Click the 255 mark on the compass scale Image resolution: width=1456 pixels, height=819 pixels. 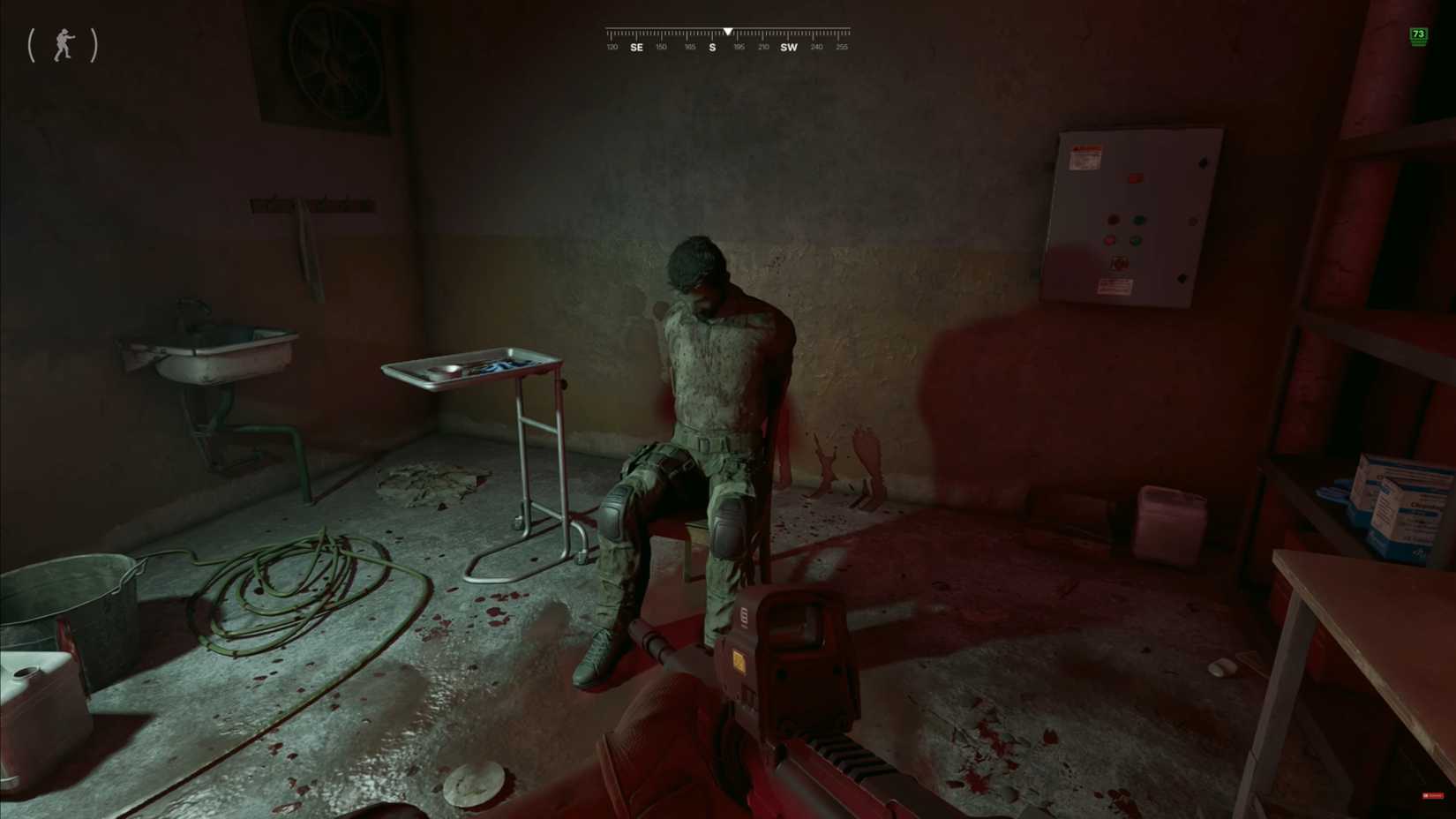(843, 47)
